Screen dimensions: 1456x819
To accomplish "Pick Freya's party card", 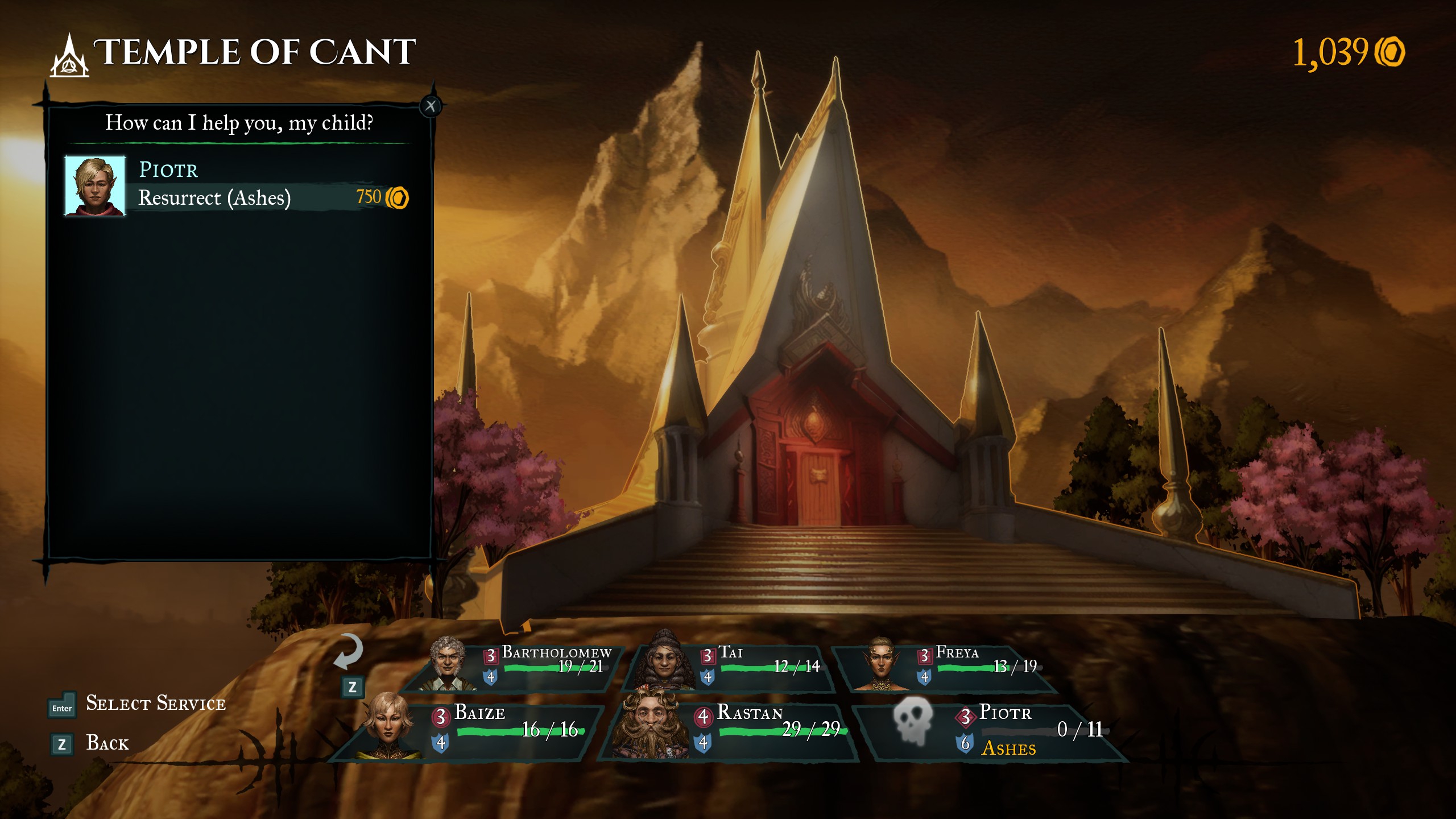I will [950, 667].
